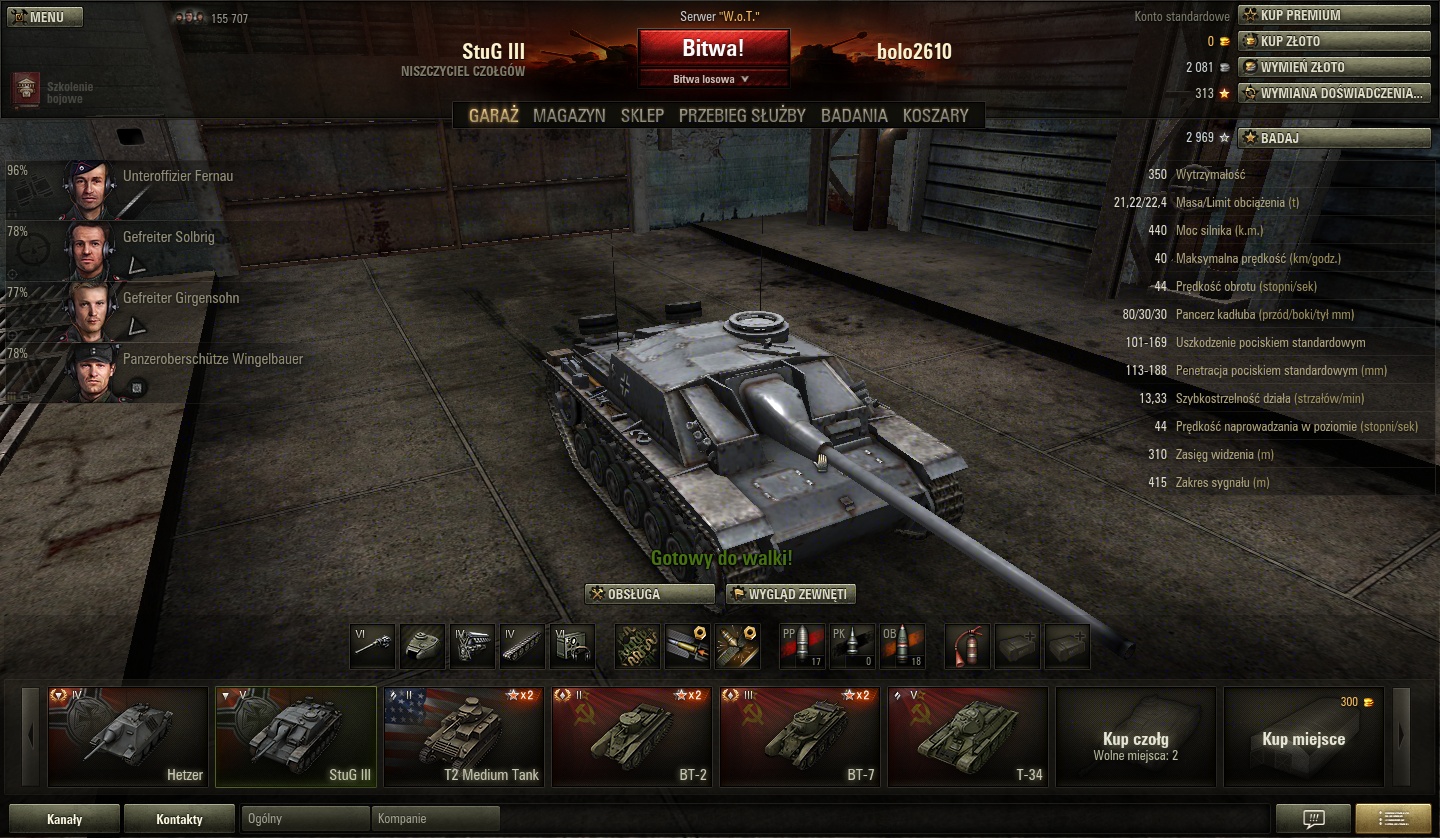The width and height of the screenshot is (1440, 838).
Task: Choose the T-34 tank from the carousel
Action: click(x=967, y=736)
